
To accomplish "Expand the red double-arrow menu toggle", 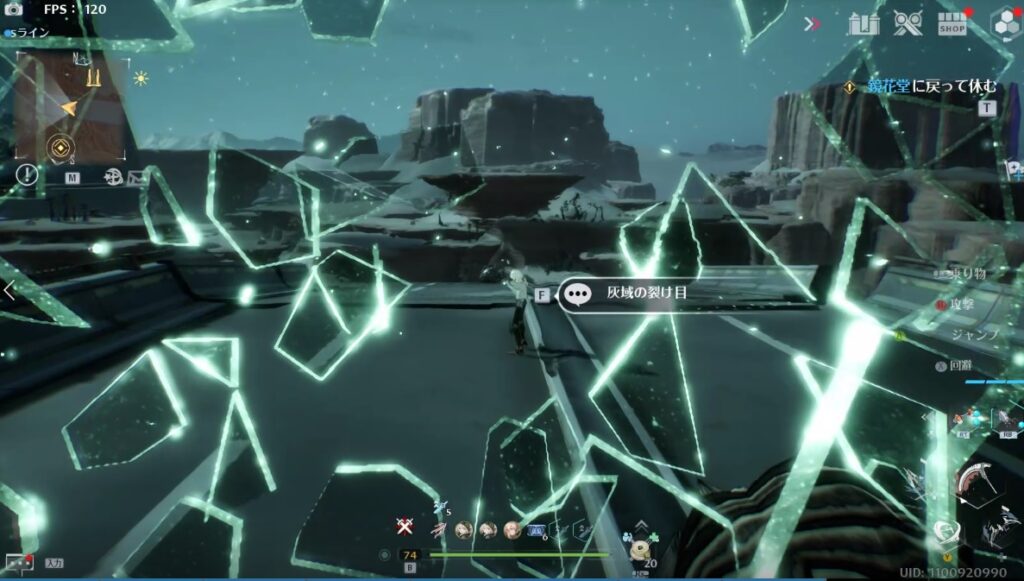I will (x=811, y=24).
